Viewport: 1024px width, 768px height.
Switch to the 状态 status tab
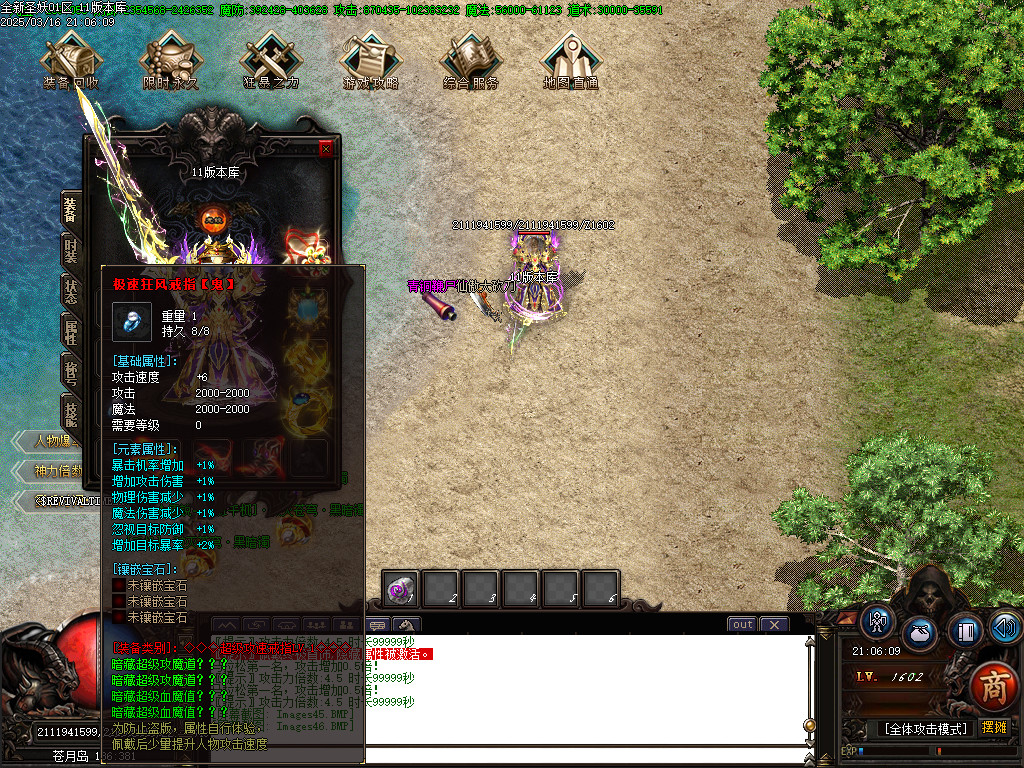[x=71, y=291]
